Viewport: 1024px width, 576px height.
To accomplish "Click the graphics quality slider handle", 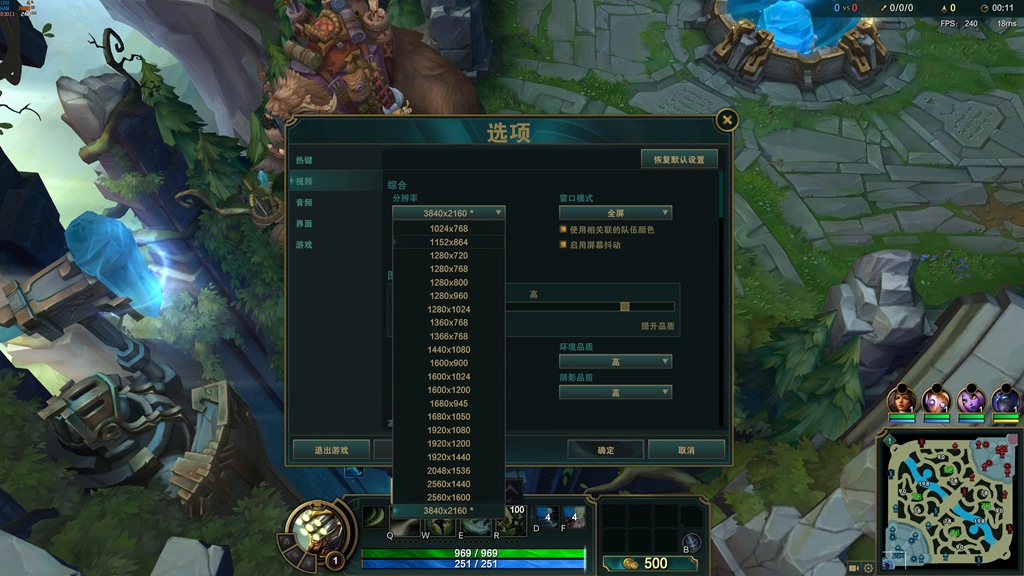I will 625,307.
